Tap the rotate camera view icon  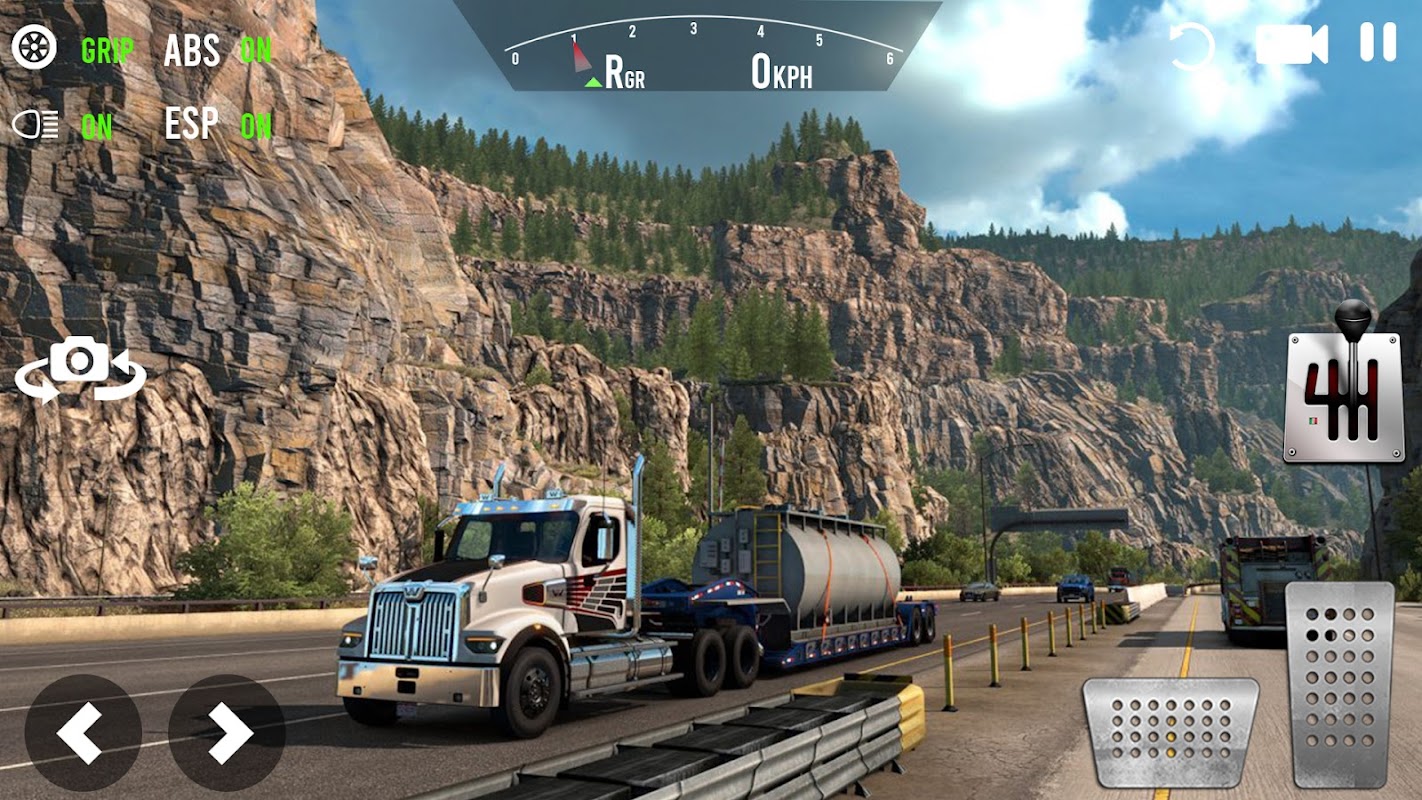click(x=80, y=367)
